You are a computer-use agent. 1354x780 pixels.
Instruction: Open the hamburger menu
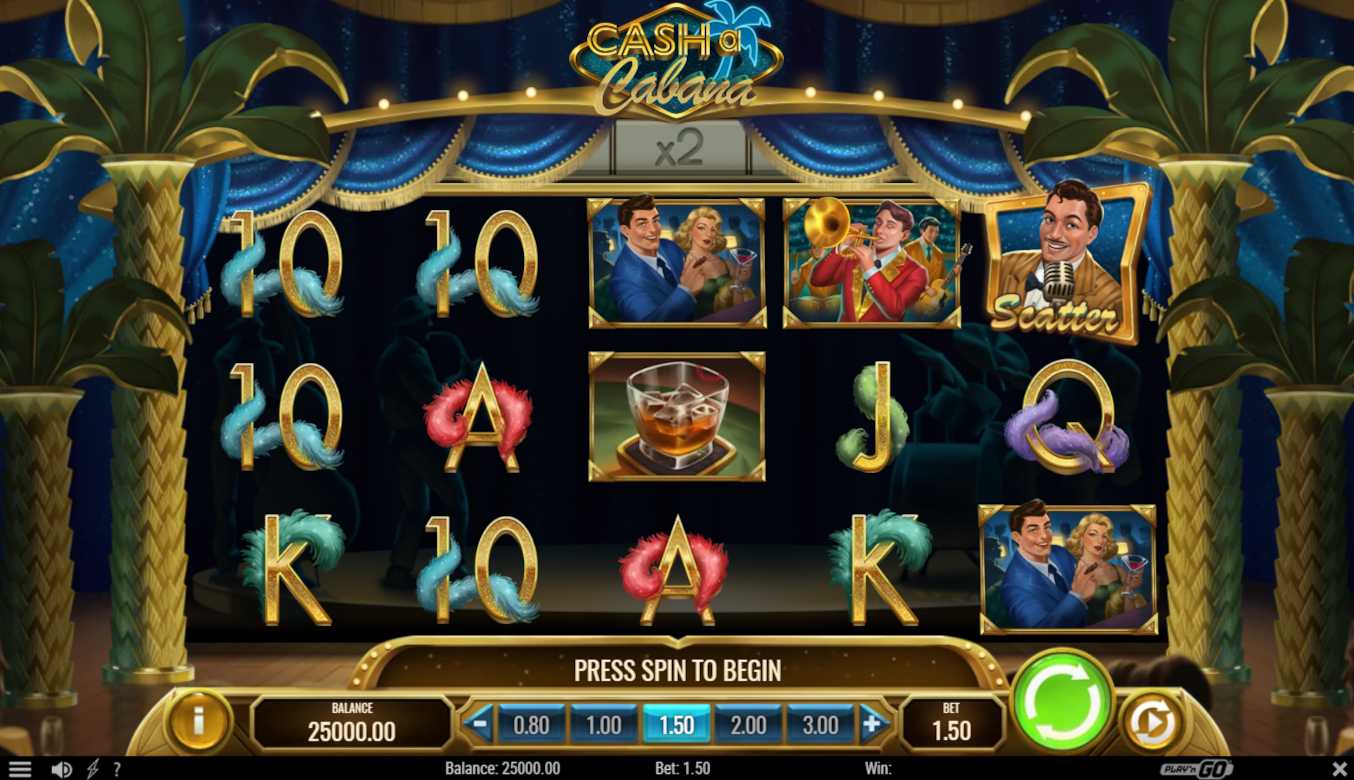(x=19, y=769)
